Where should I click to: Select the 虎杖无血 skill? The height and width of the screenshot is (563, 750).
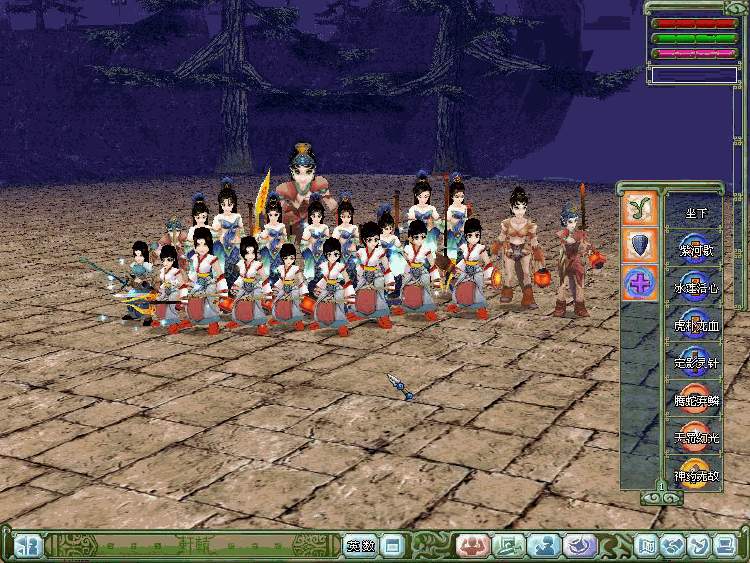tap(695, 325)
